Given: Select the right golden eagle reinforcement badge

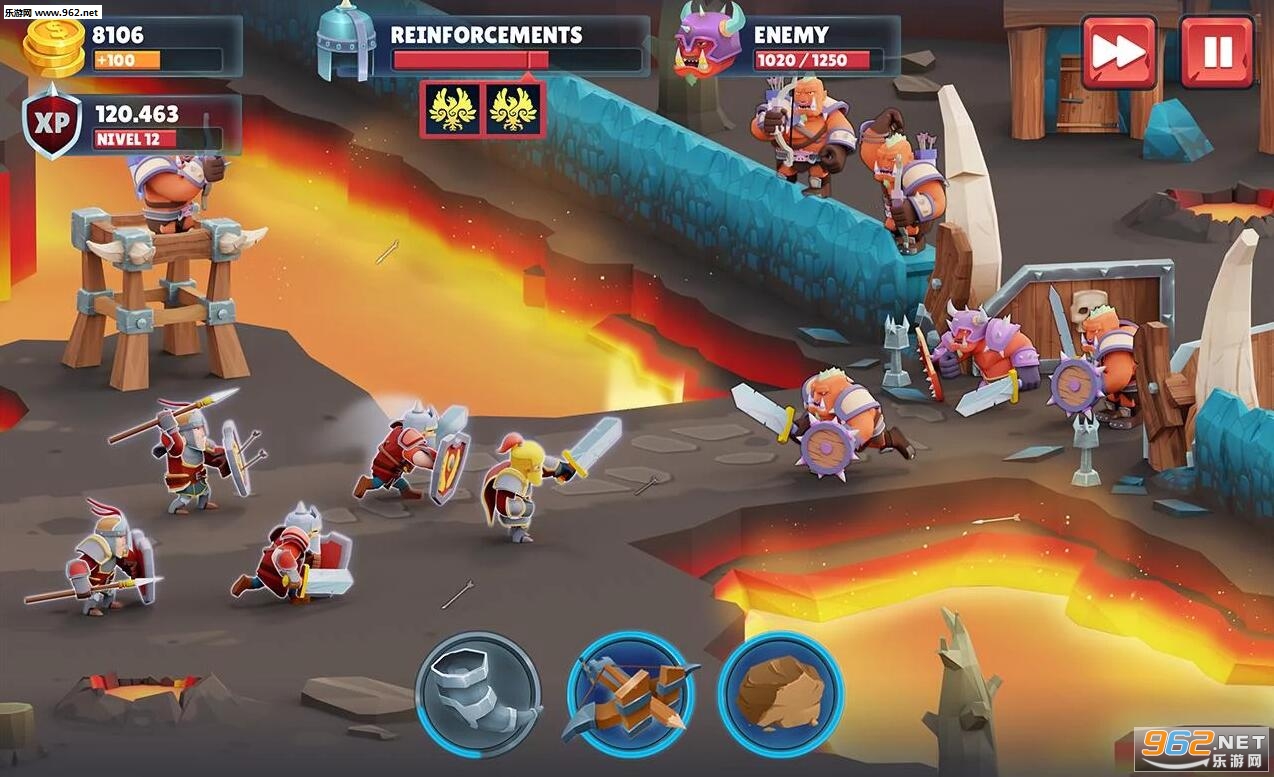Looking at the screenshot, I should coord(514,109).
